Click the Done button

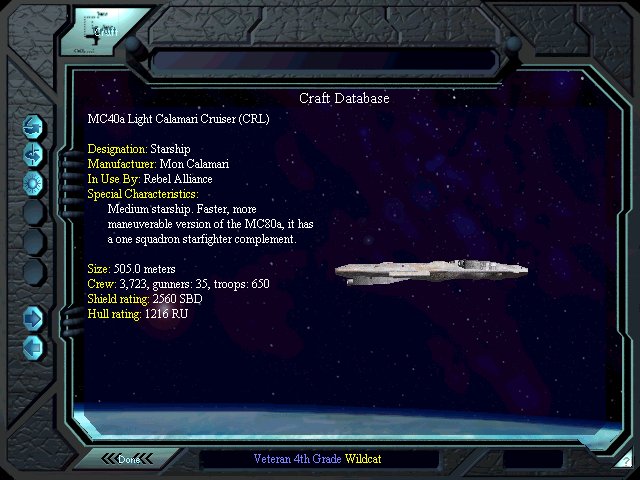[x=129, y=459]
